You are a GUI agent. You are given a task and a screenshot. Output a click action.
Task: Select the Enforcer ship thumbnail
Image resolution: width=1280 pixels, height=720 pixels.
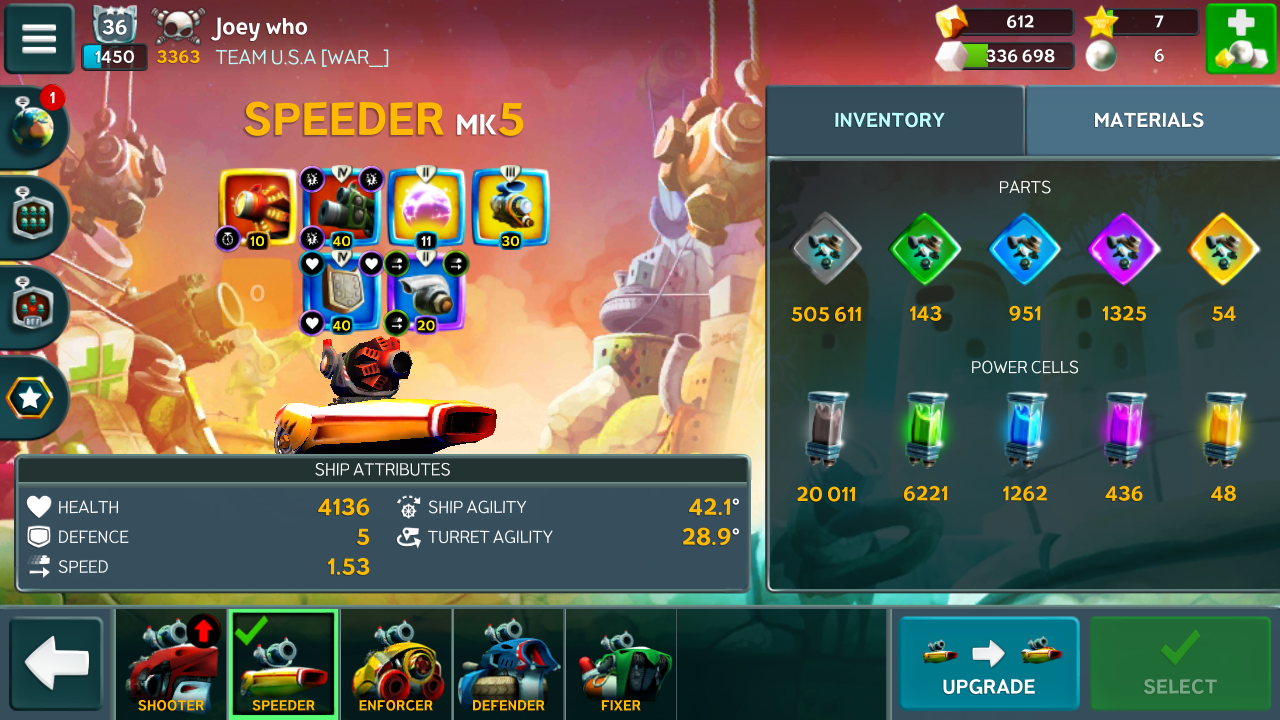[x=396, y=665]
